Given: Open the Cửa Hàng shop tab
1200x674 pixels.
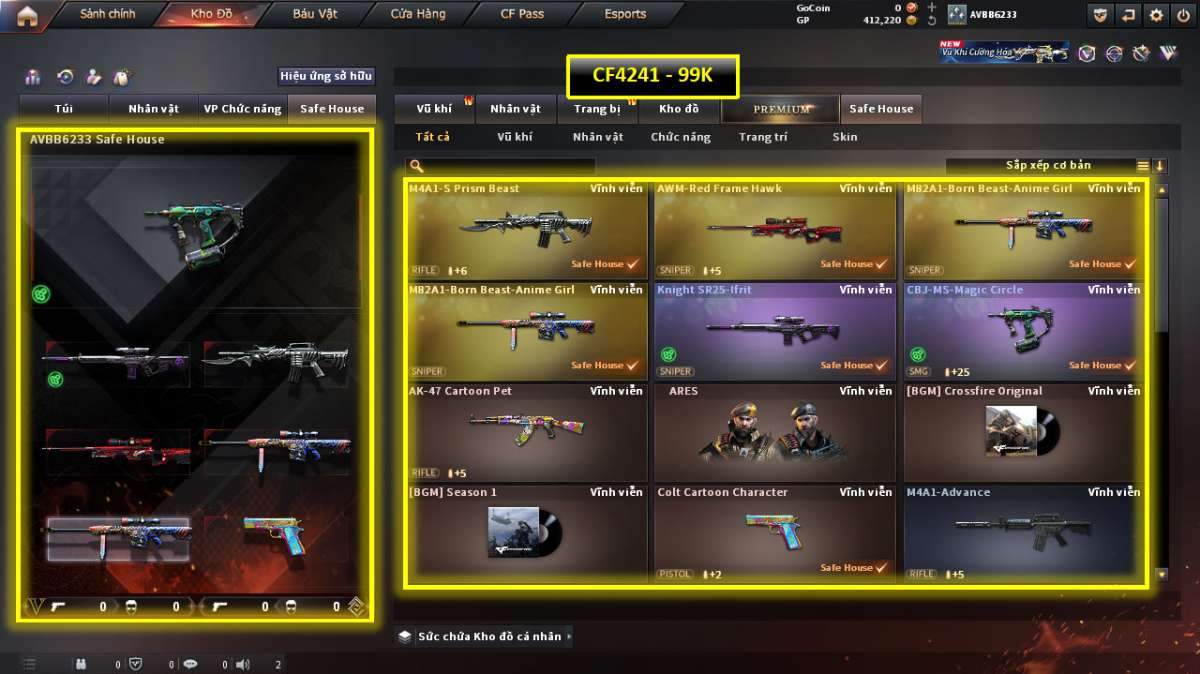Looking at the screenshot, I should pos(418,15).
